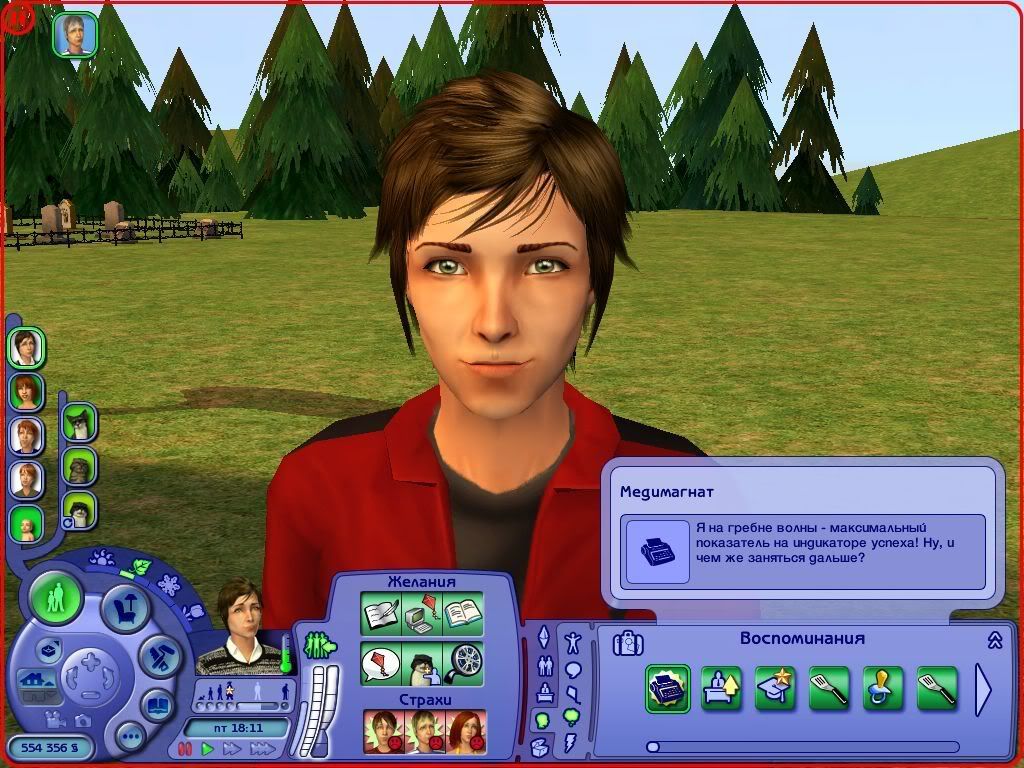Open the inventory box tab
The image size is (1024, 768).
541,746
